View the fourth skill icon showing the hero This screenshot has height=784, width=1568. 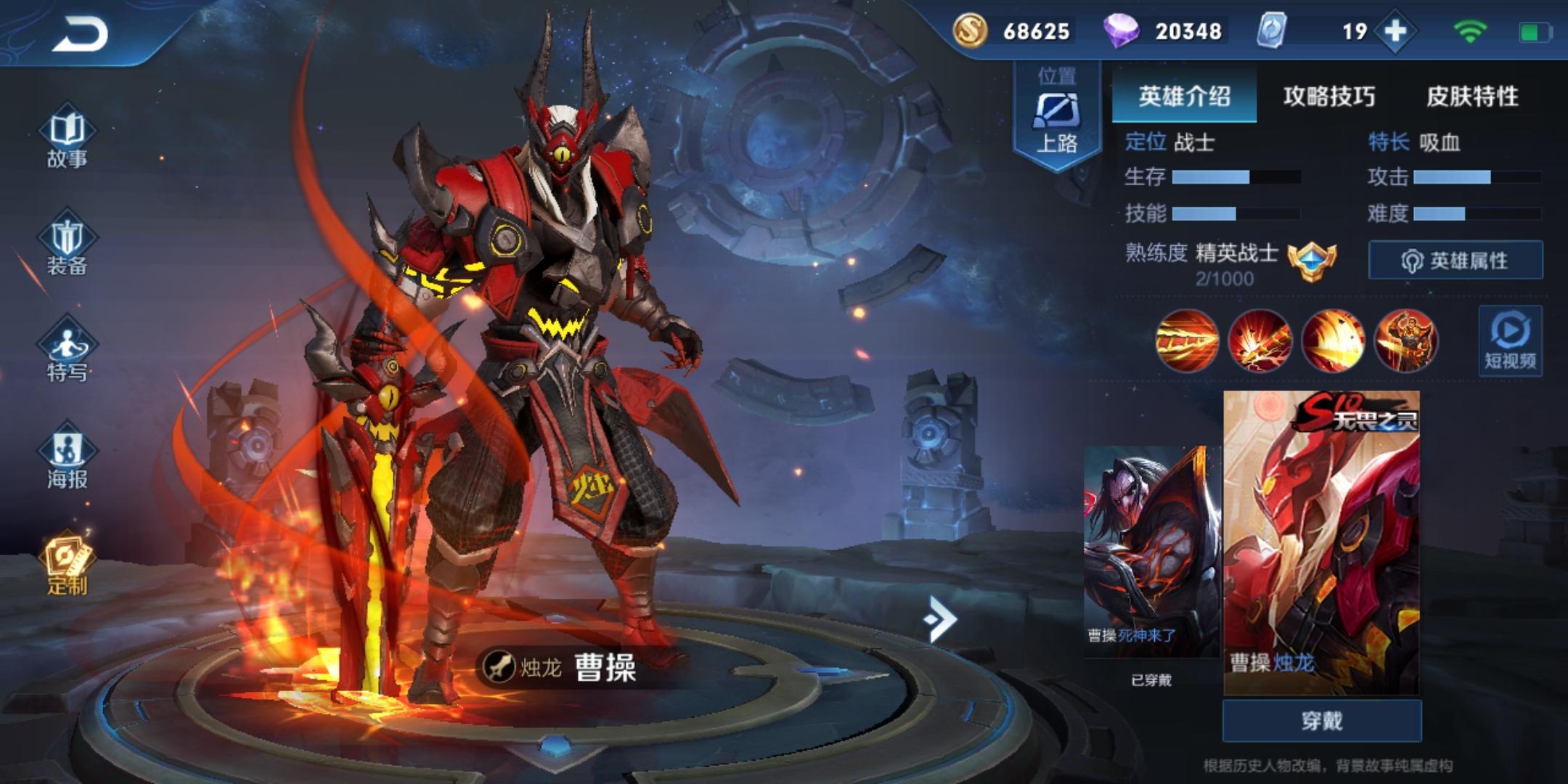(x=1406, y=340)
